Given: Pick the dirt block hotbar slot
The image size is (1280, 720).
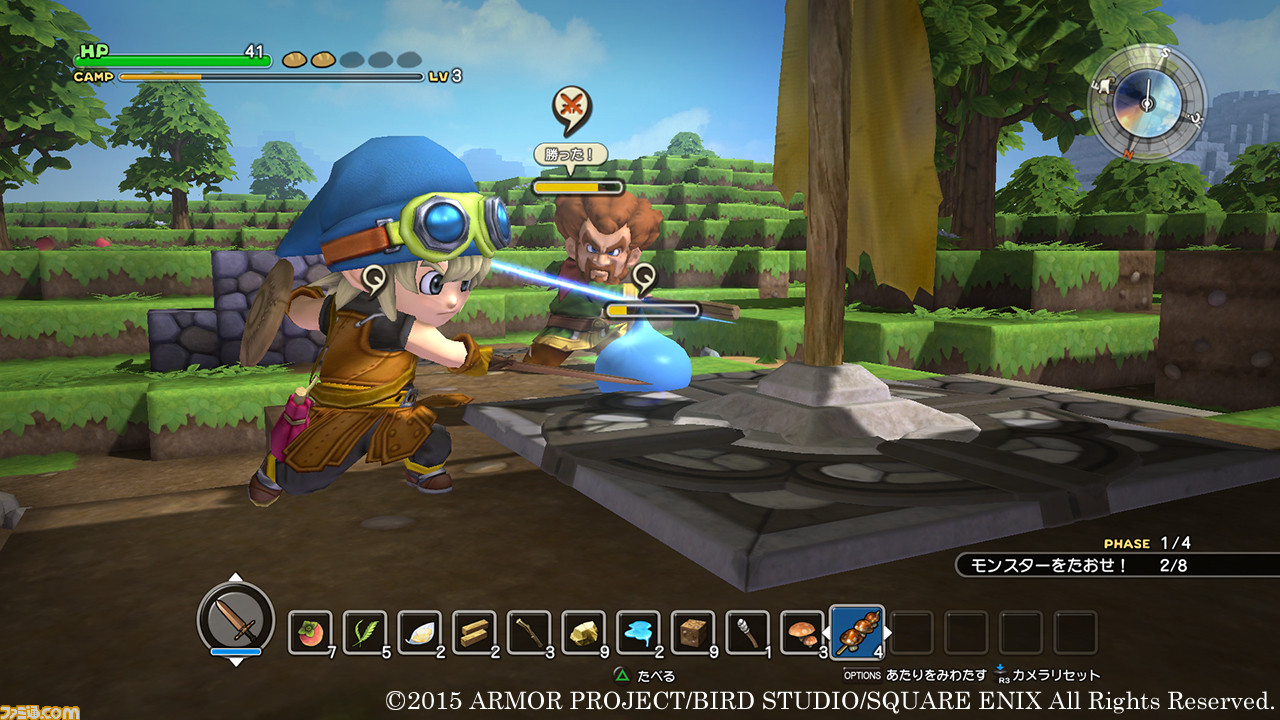Looking at the screenshot, I should pyautogui.click(x=692, y=632).
